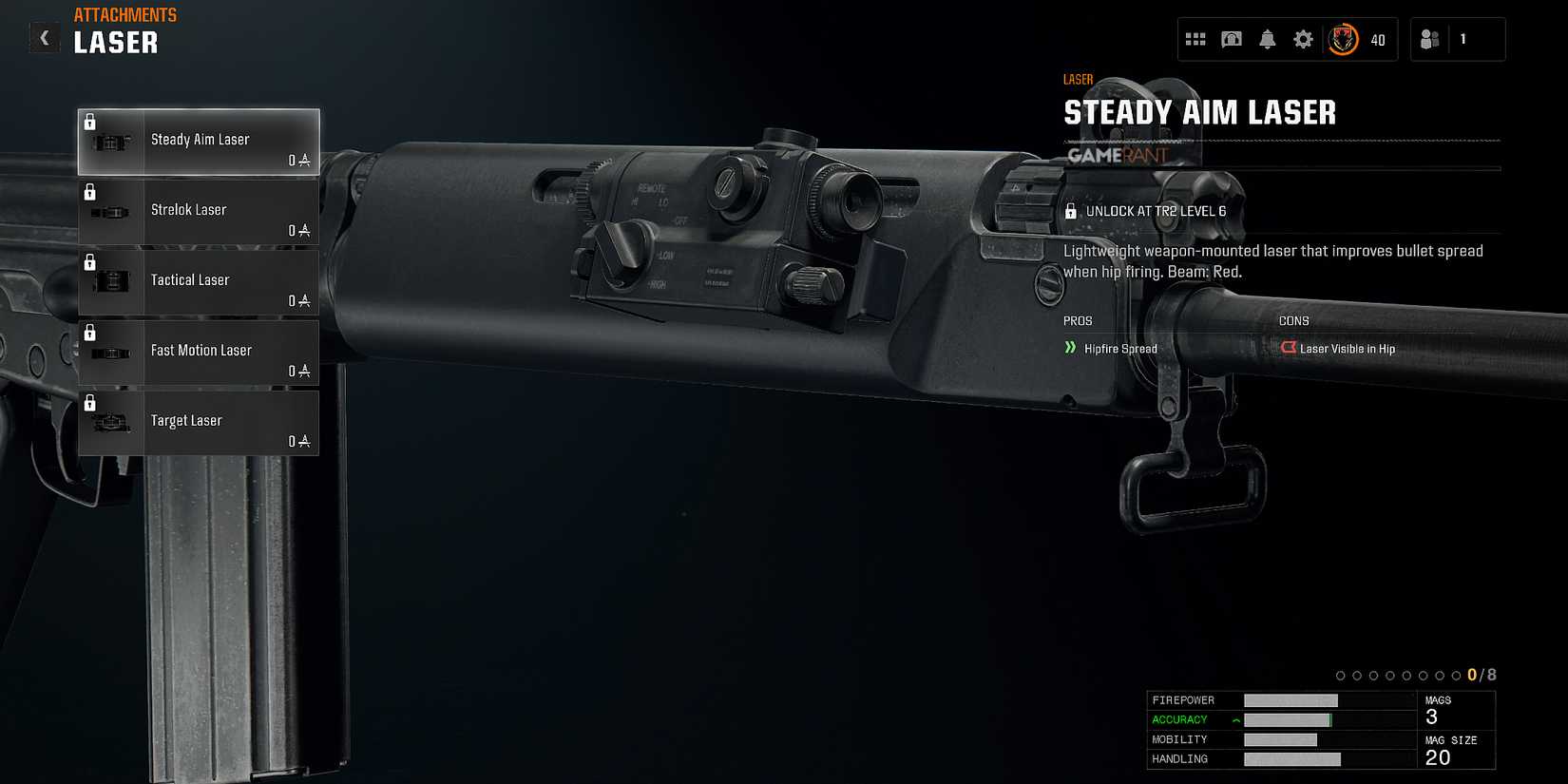Screen dimensions: 1568x784
Task: Select the Fast Motion Laser attachment
Action: click(x=199, y=352)
